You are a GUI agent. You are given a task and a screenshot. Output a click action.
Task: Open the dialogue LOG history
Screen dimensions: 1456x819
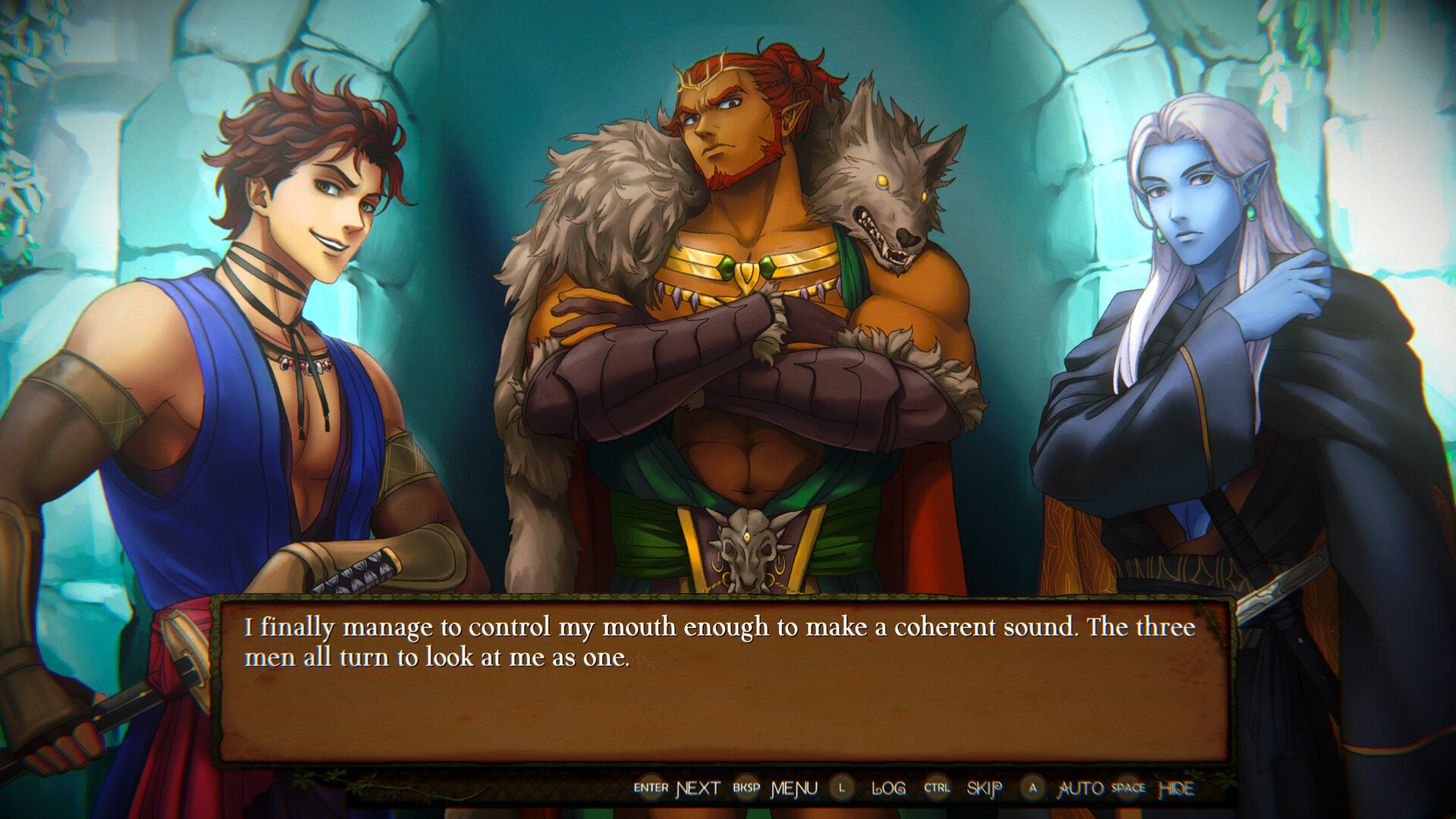(x=889, y=789)
